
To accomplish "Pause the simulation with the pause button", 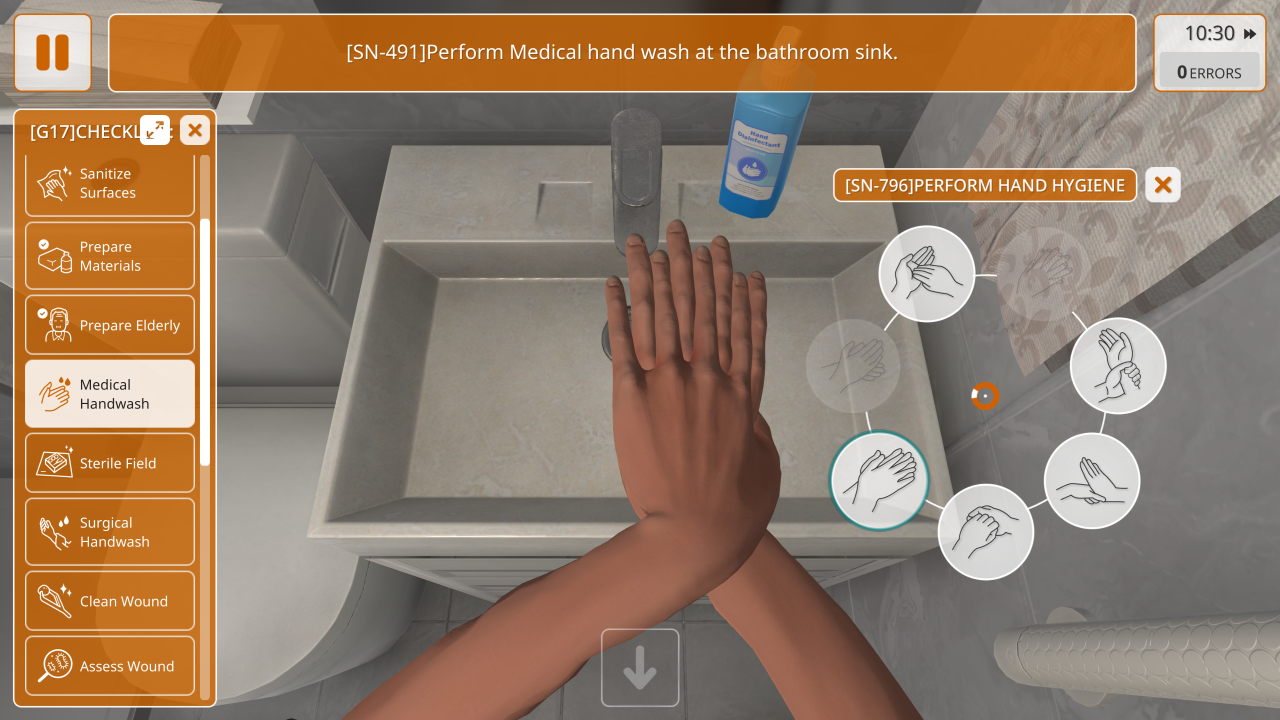I will (x=52, y=52).
